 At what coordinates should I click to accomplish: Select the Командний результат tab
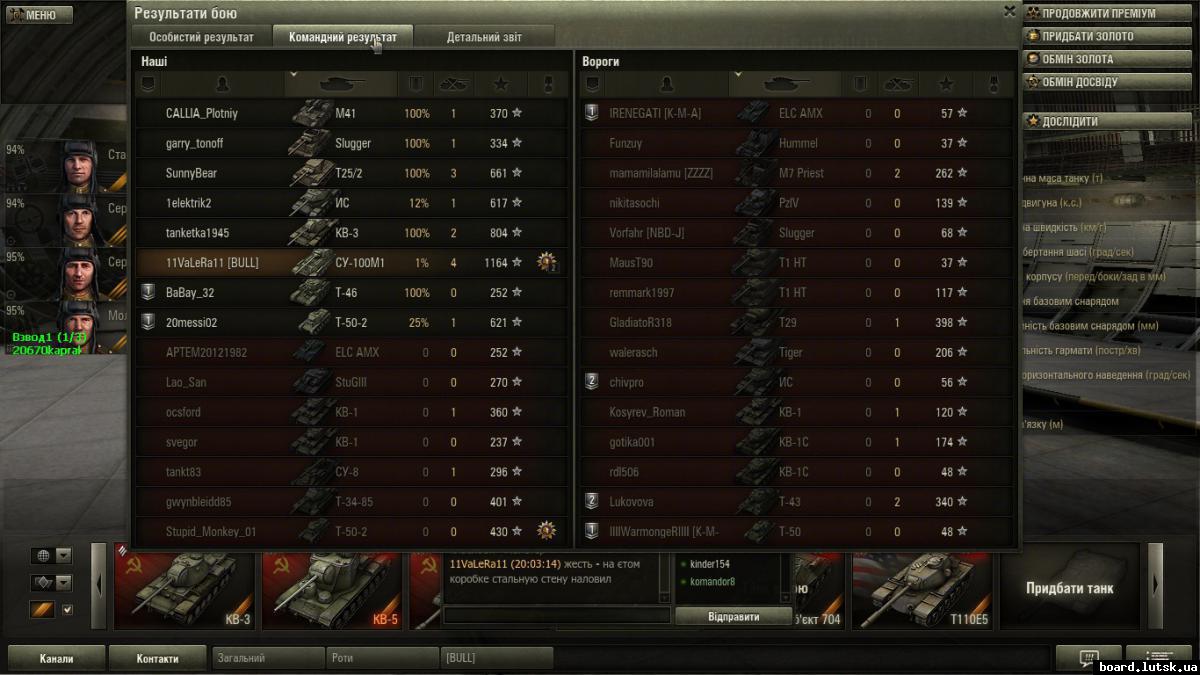pyautogui.click(x=343, y=37)
